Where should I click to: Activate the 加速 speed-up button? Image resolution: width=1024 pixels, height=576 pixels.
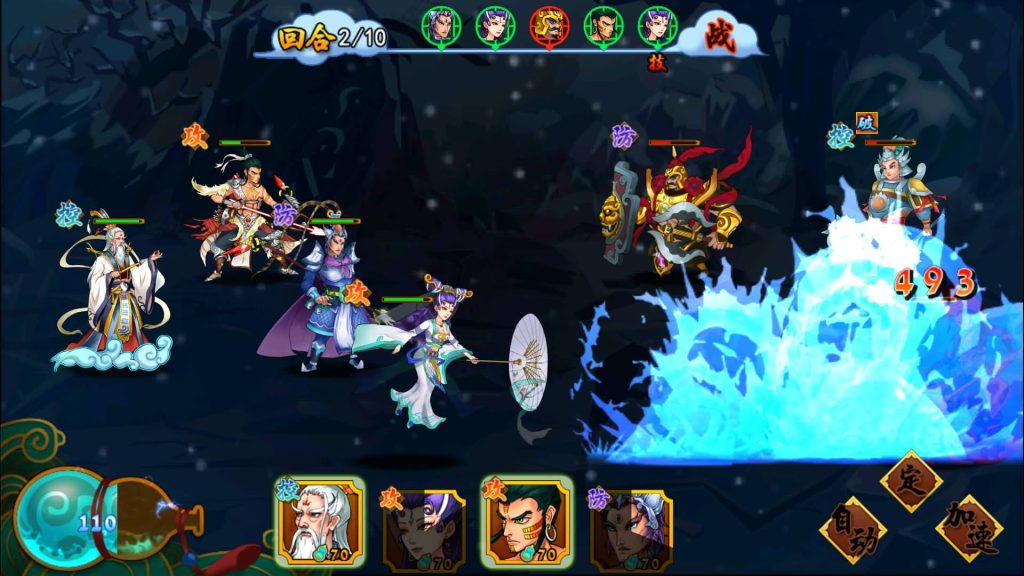(970, 527)
